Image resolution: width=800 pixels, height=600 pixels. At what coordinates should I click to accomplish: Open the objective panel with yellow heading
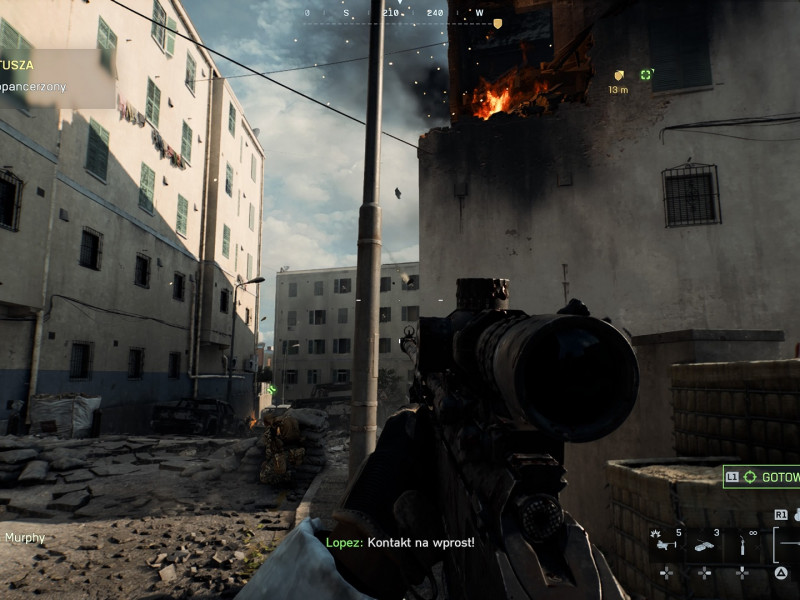pos(55,77)
